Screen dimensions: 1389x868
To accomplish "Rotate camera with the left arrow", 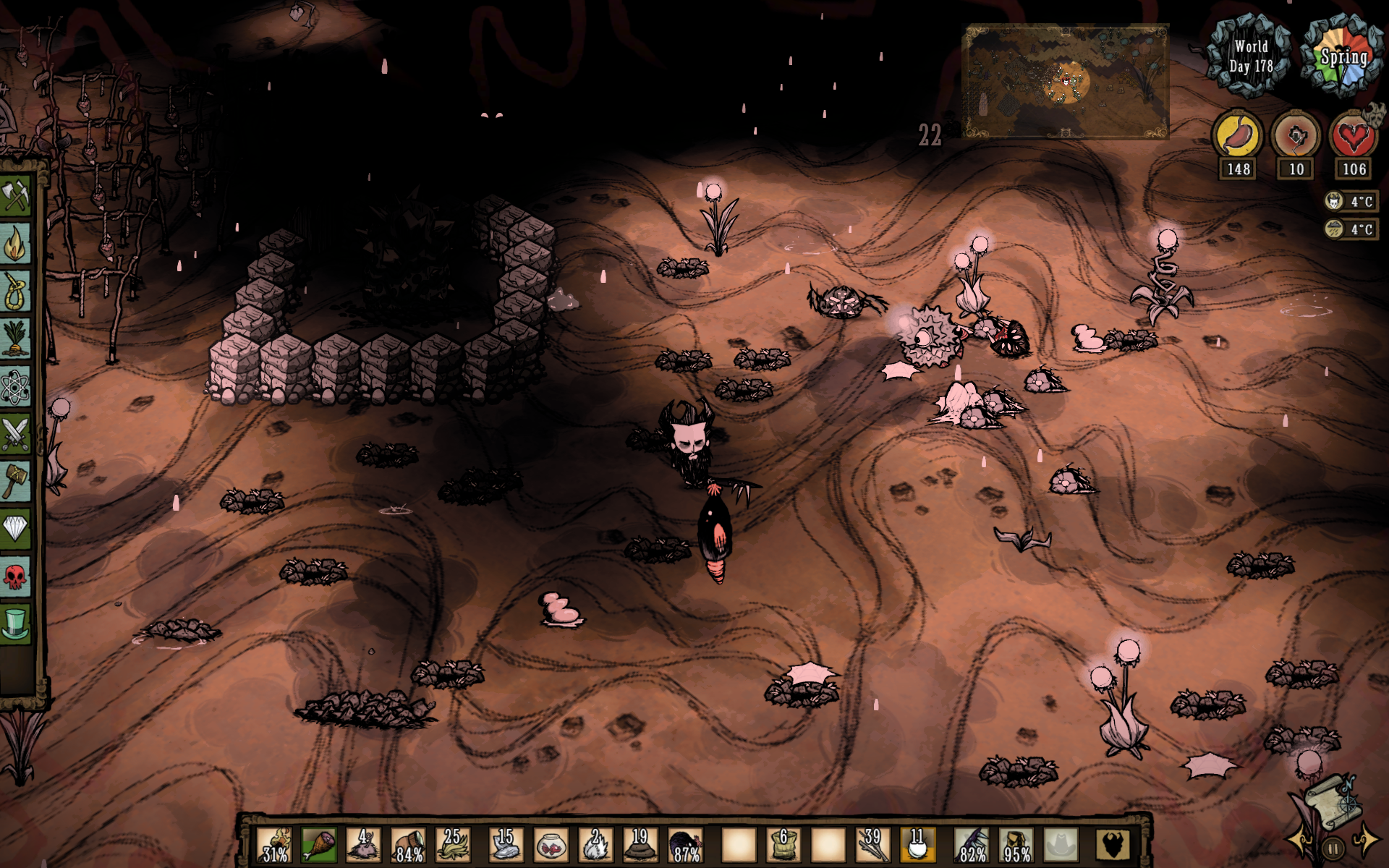I will [1299, 841].
